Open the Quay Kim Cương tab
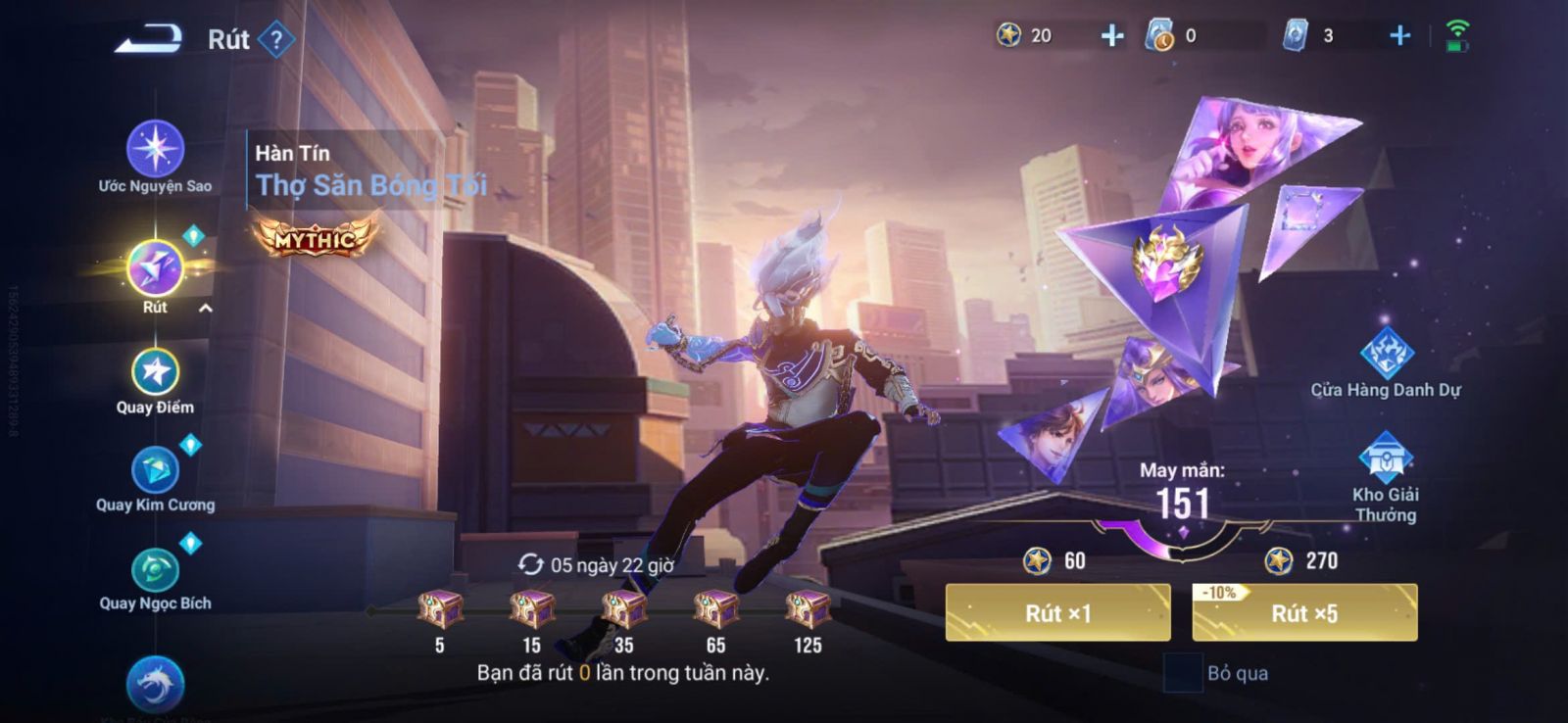 coord(155,471)
